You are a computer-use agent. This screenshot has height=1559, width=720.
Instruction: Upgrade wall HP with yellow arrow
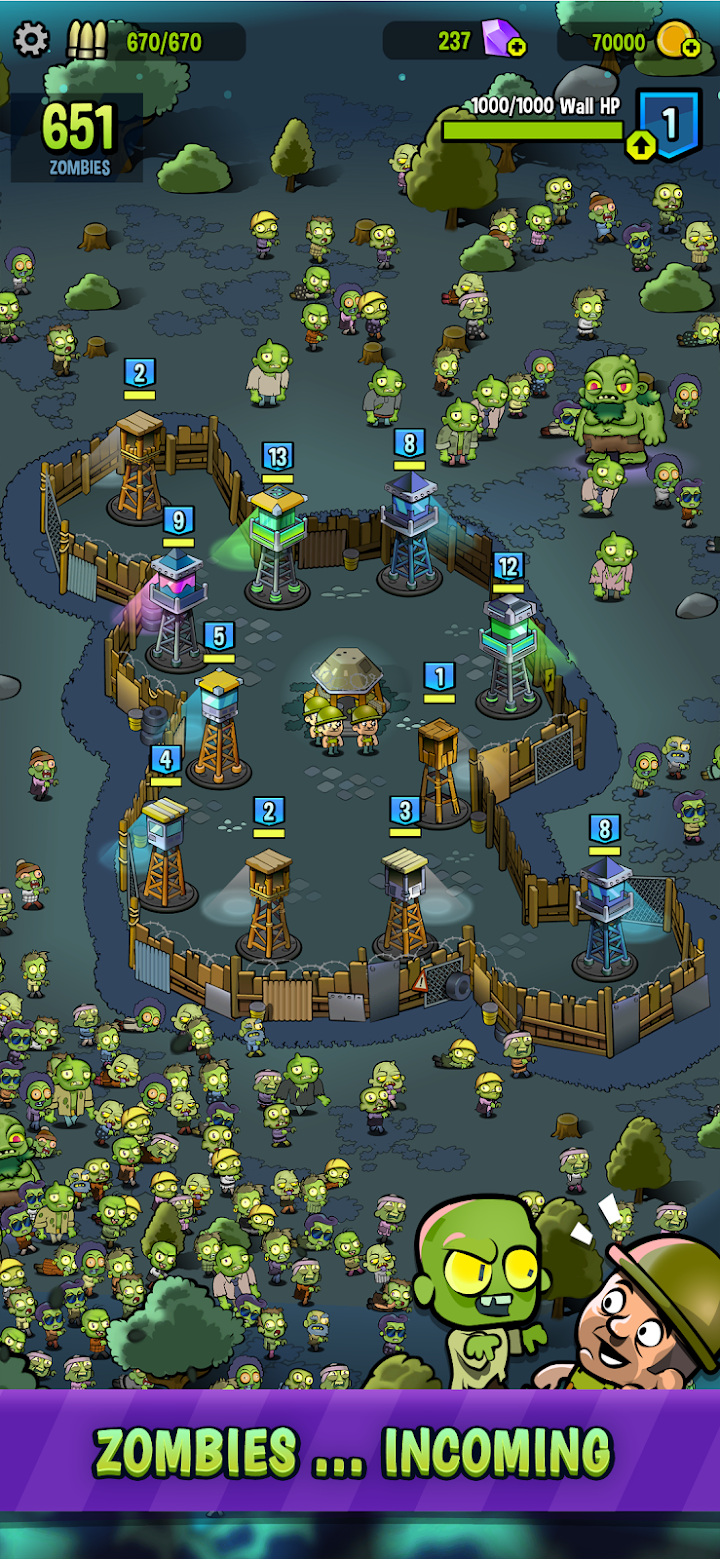click(640, 146)
